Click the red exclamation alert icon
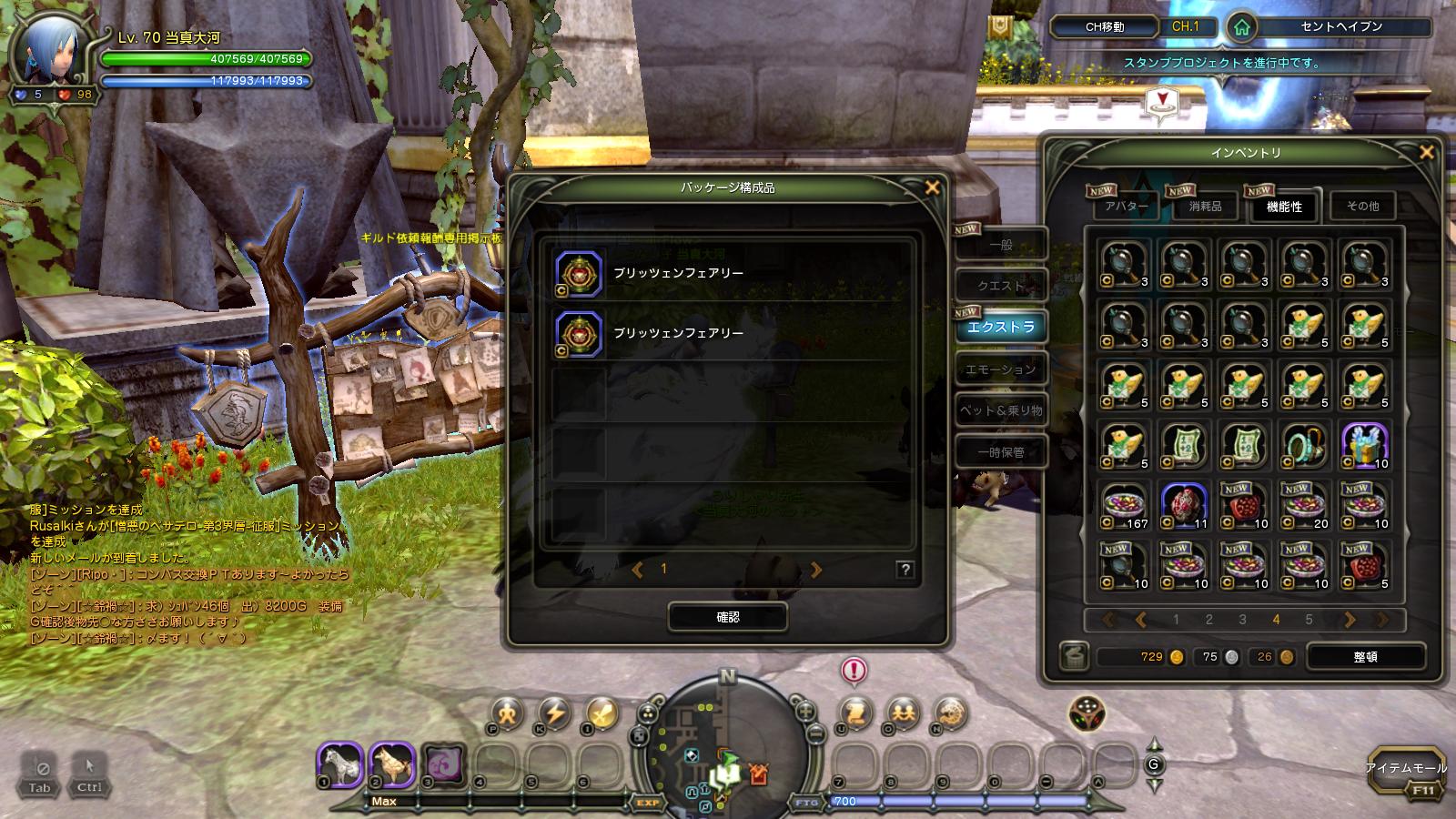This screenshot has height=819, width=1456. [854, 671]
